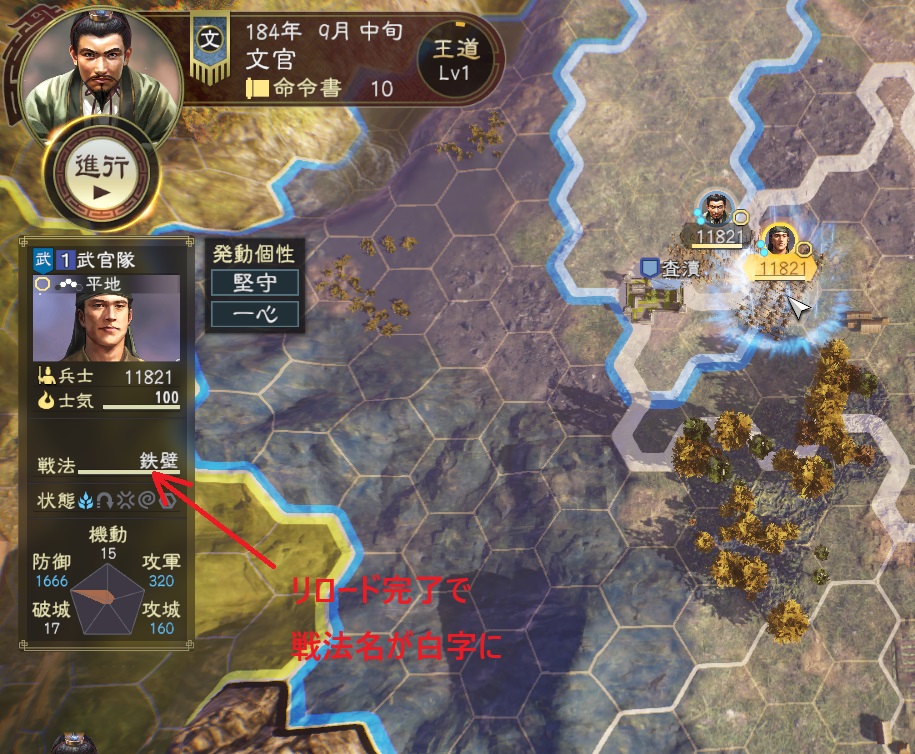Click the 査瀆 location label

coord(669,267)
